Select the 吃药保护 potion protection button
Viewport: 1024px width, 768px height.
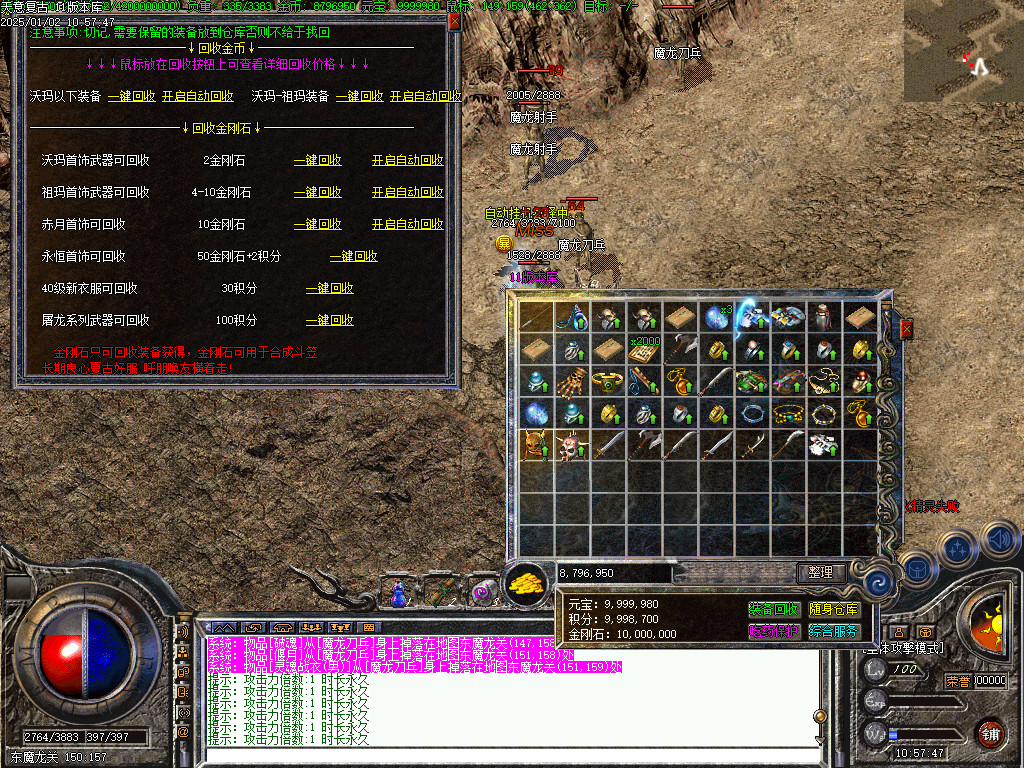(774, 631)
